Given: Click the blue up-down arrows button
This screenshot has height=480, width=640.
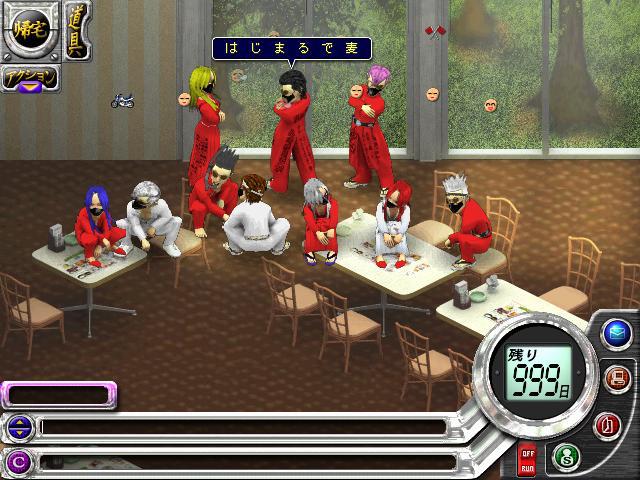Looking at the screenshot, I should [18, 428].
